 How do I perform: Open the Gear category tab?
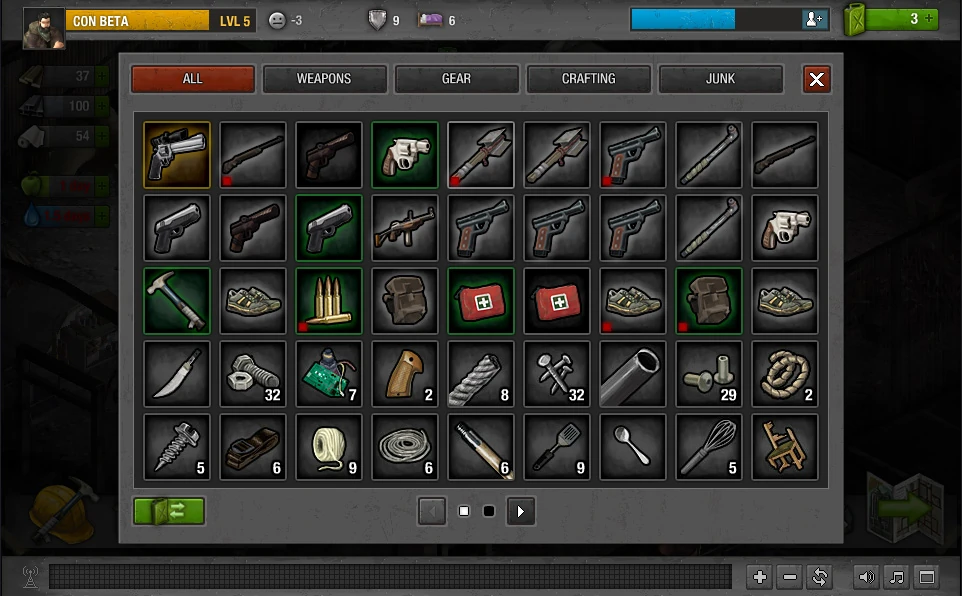pos(456,79)
